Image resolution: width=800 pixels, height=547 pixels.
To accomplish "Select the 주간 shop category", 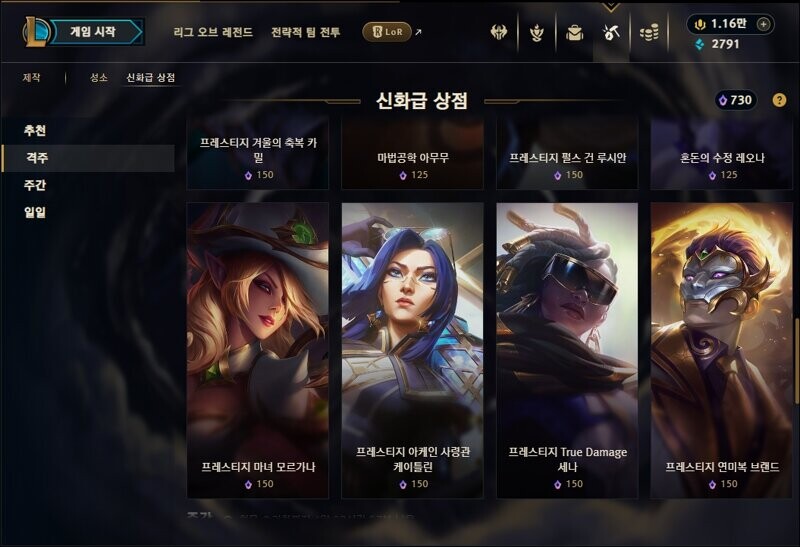I will tap(35, 185).
